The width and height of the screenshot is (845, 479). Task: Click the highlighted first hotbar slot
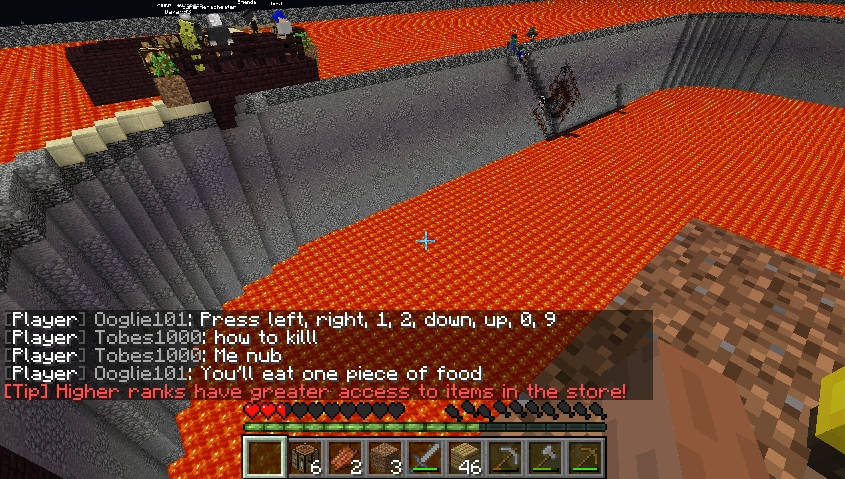pyautogui.click(x=266, y=457)
